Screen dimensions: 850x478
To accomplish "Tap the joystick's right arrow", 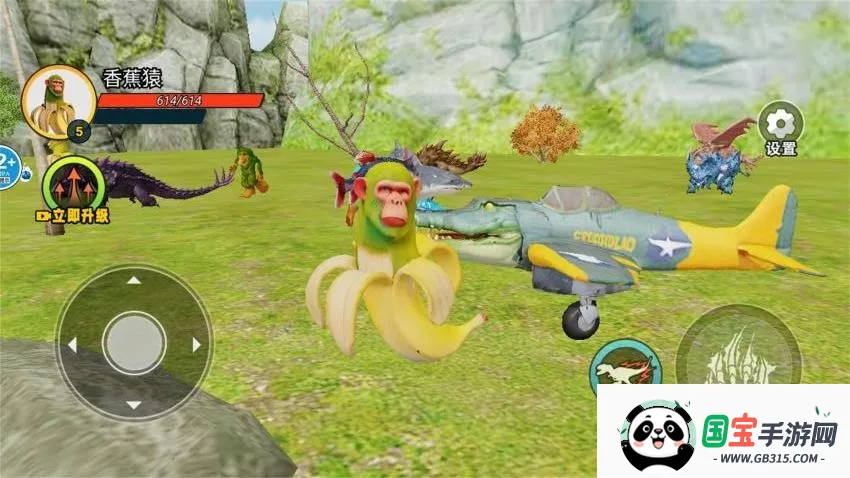I will [196, 344].
